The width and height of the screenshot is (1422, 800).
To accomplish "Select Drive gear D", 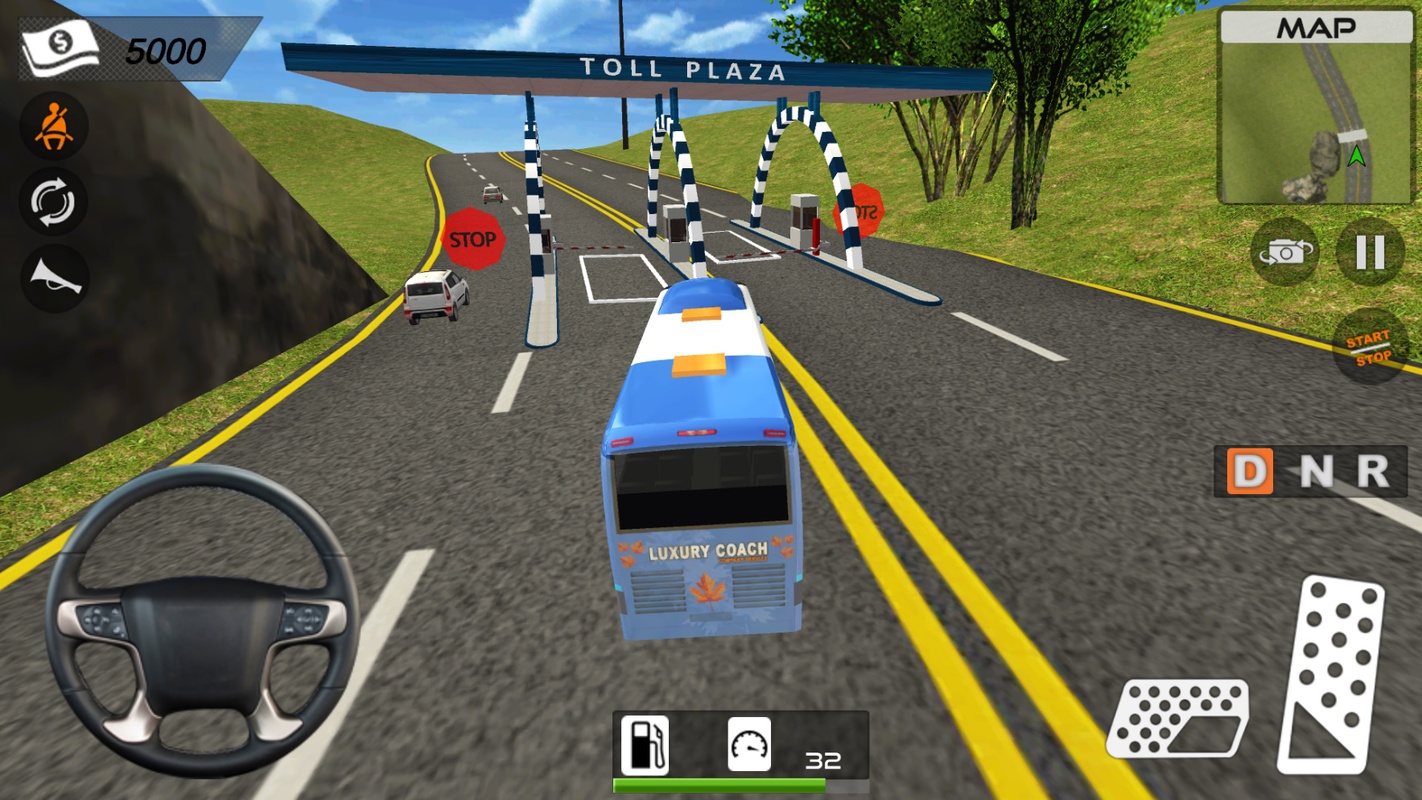I will [x=1250, y=471].
